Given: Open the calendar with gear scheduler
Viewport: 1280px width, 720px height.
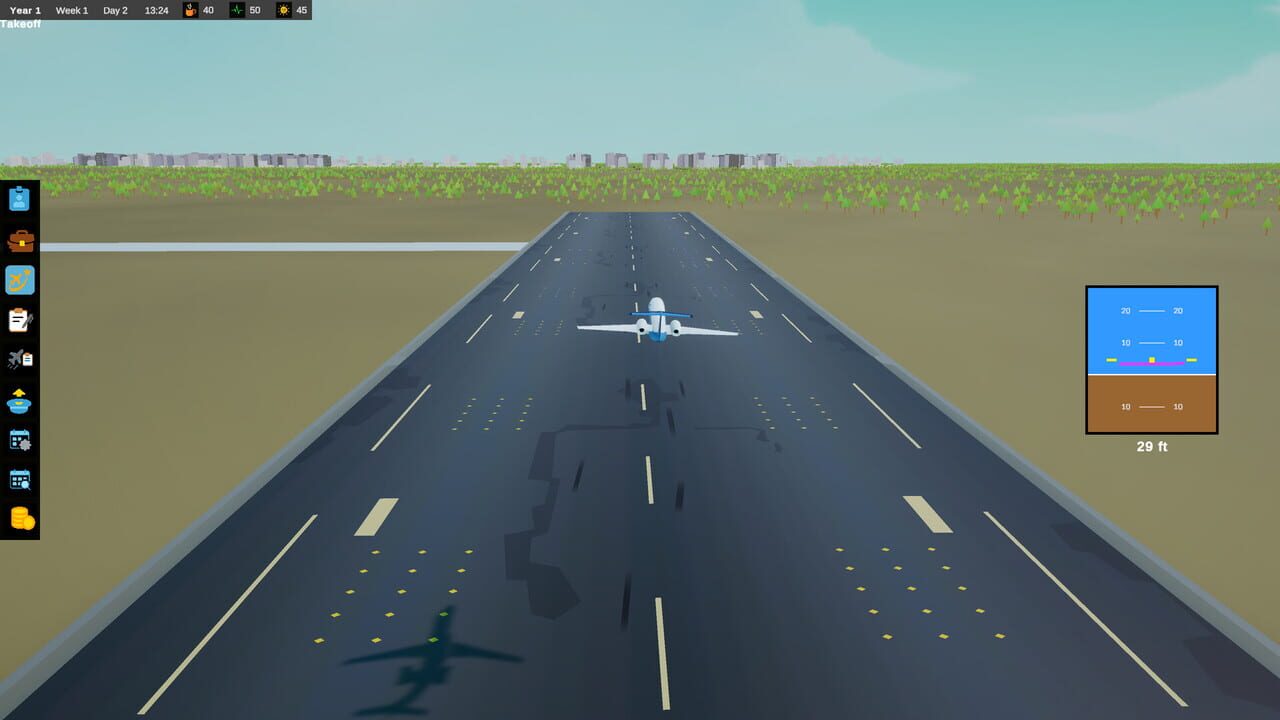Looking at the screenshot, I should click(20, 439).
